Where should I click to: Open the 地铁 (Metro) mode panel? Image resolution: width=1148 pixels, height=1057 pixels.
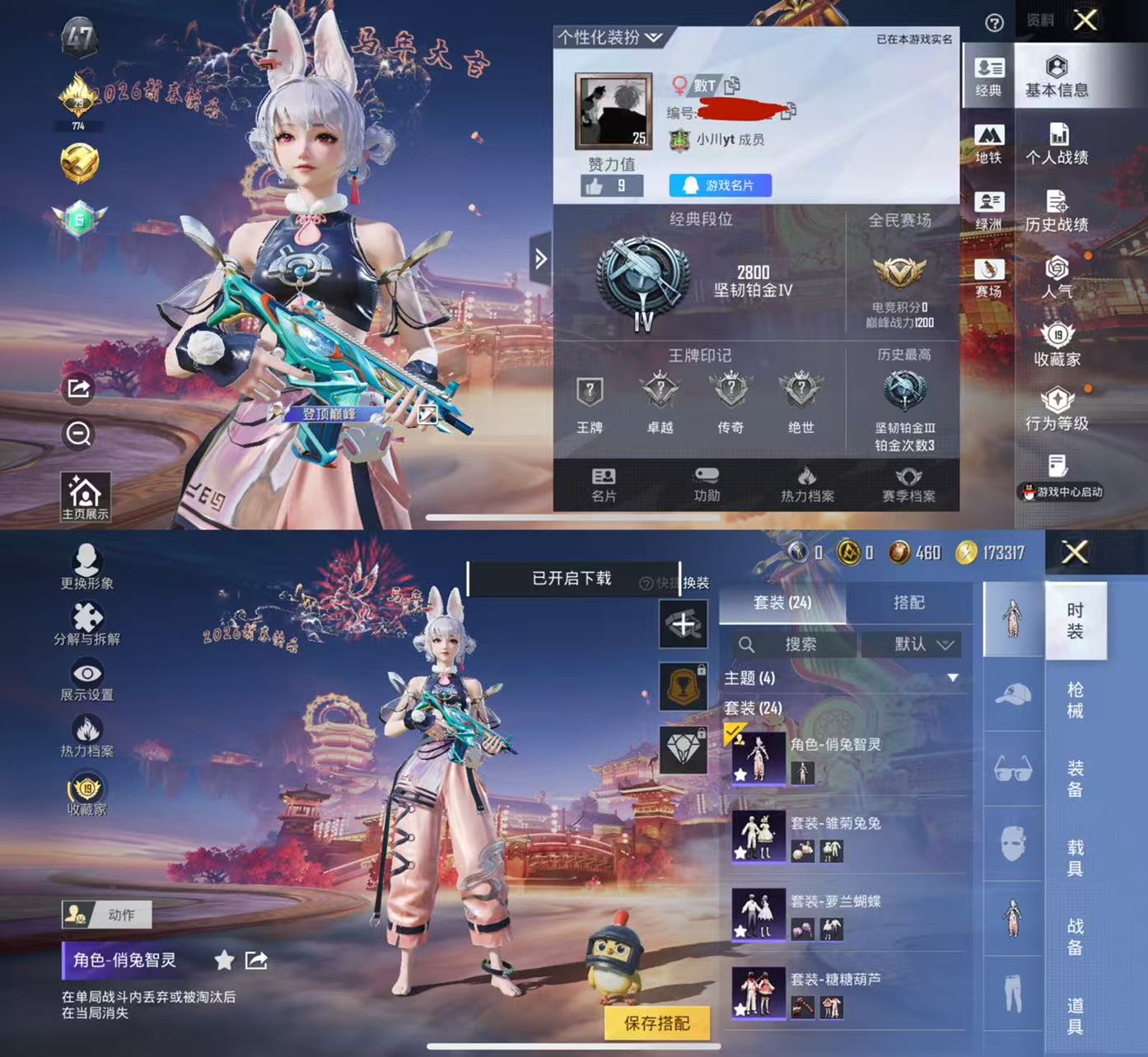point(989,143)
